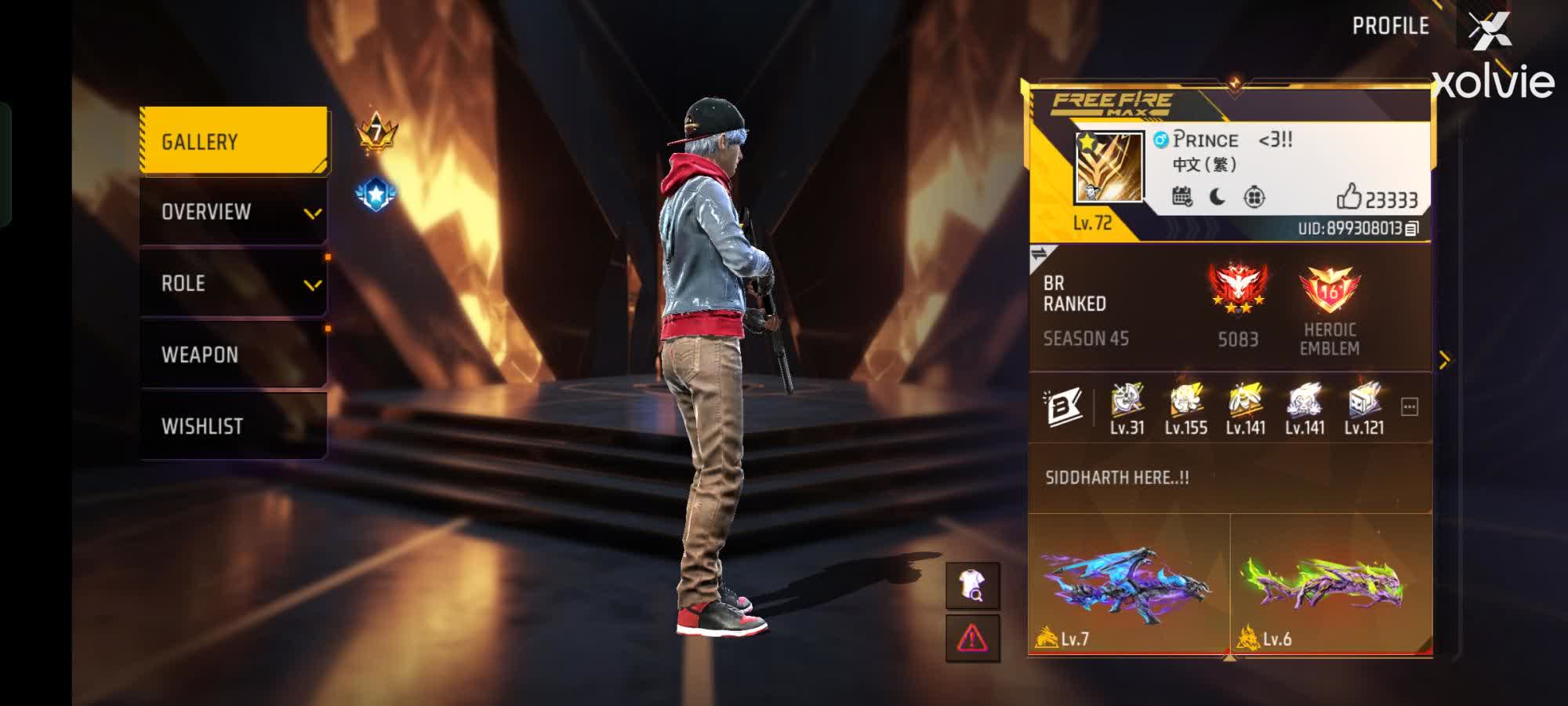Toggle the rank display switch above BR Ranked
Screen dimensions: 1568x706
click(x=1040, y=253)
